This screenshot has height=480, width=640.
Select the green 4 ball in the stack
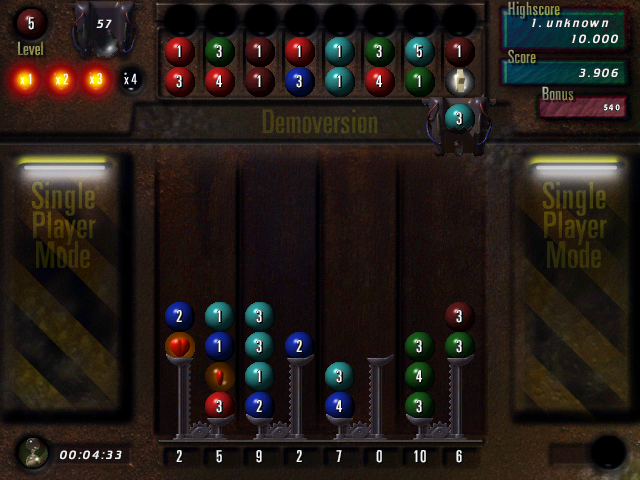coord(419,376)
